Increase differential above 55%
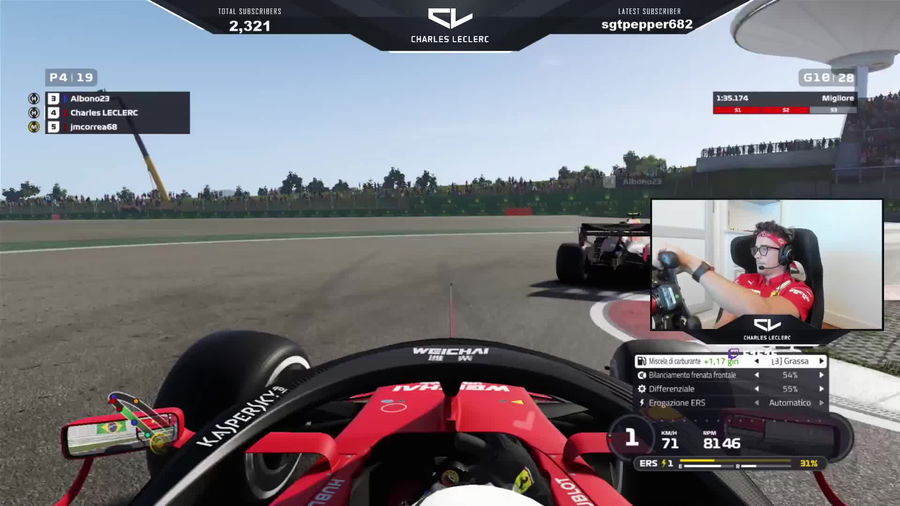900x506 pixels. (822, 389)
